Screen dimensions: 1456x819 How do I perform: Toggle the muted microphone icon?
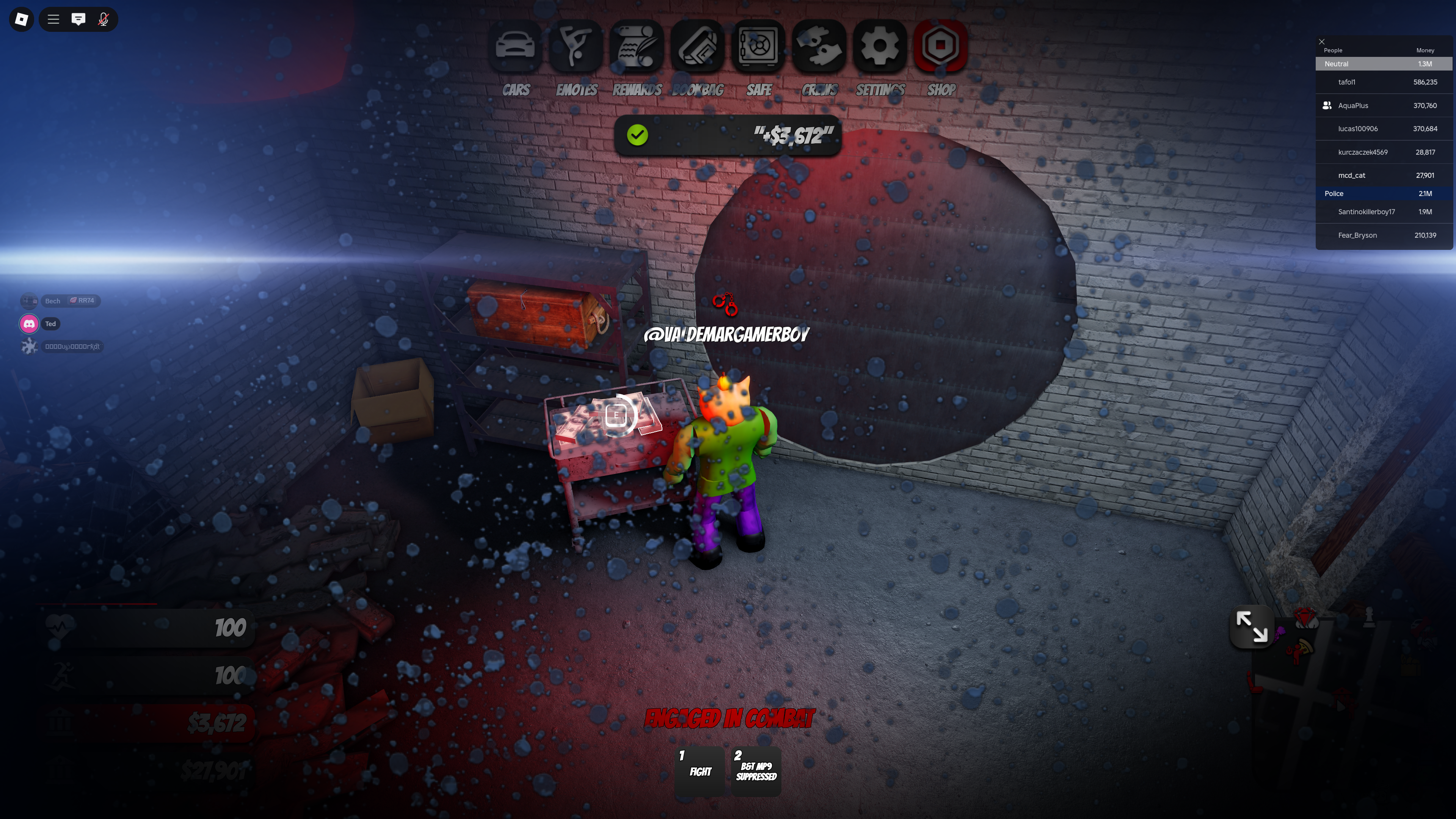tap(104, 20)
